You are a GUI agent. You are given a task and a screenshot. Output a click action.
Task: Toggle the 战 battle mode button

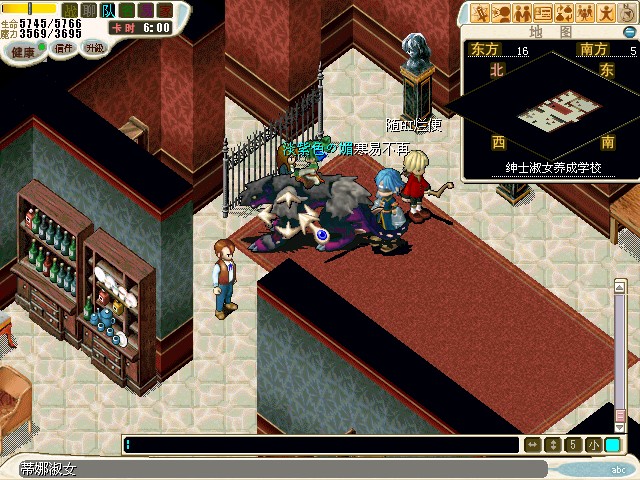[x=70, y=8]
